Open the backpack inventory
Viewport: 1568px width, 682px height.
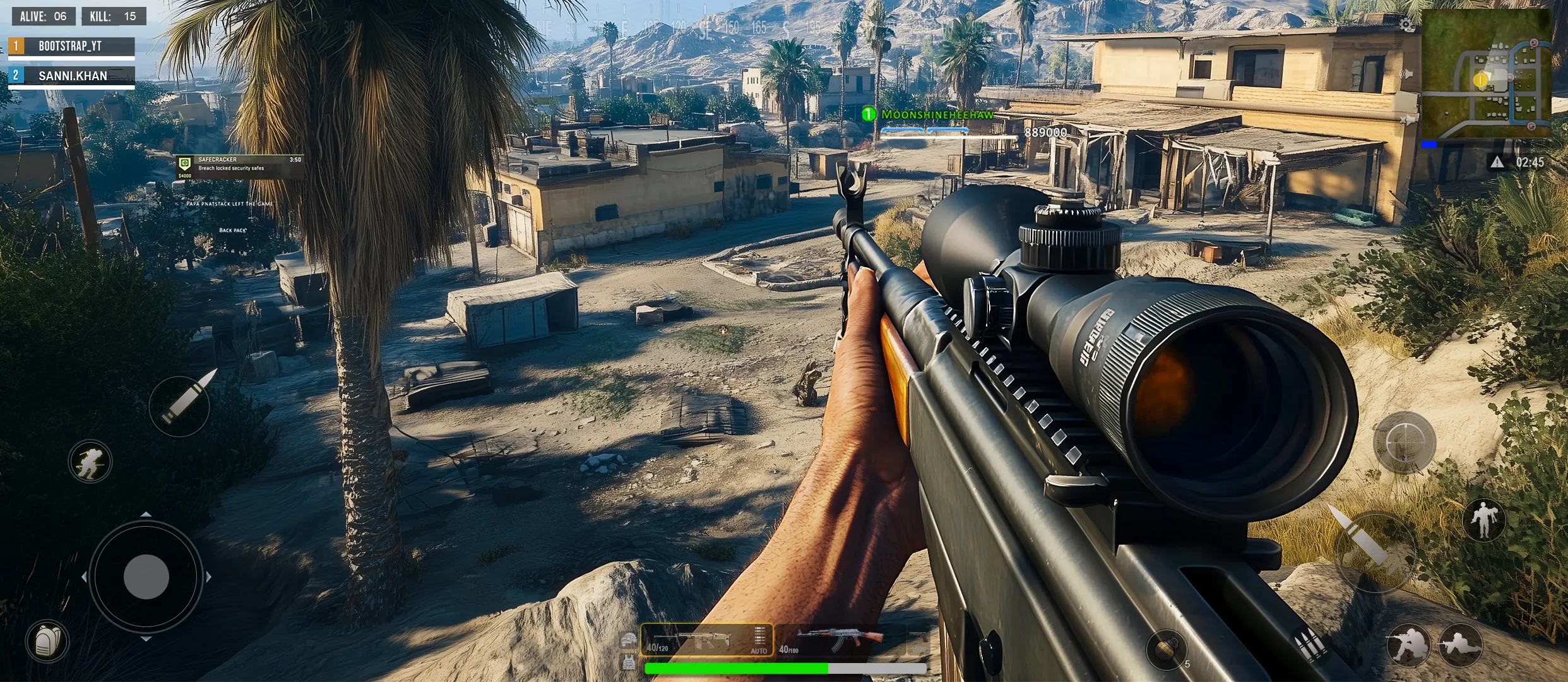47,642
